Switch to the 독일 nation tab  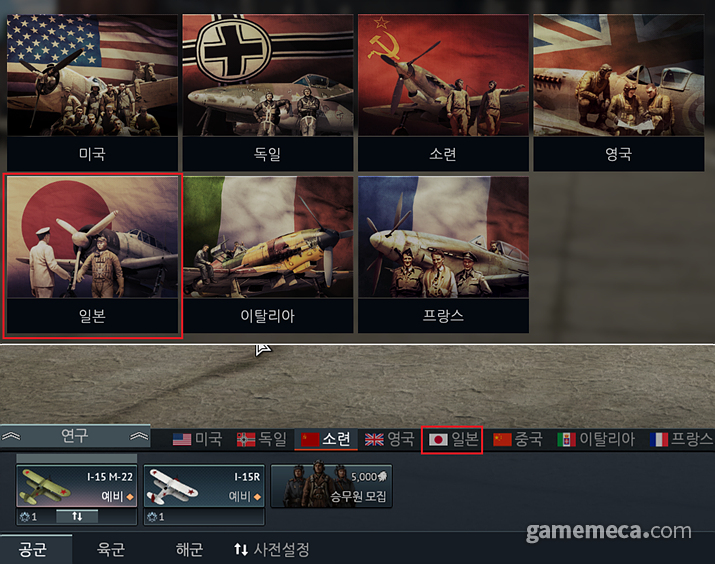(261, 439)
